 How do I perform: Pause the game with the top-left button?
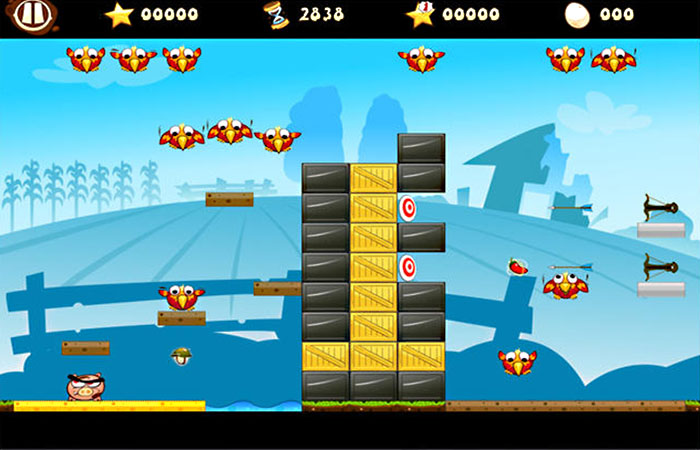pyautogui.click(x=36, y=15)
